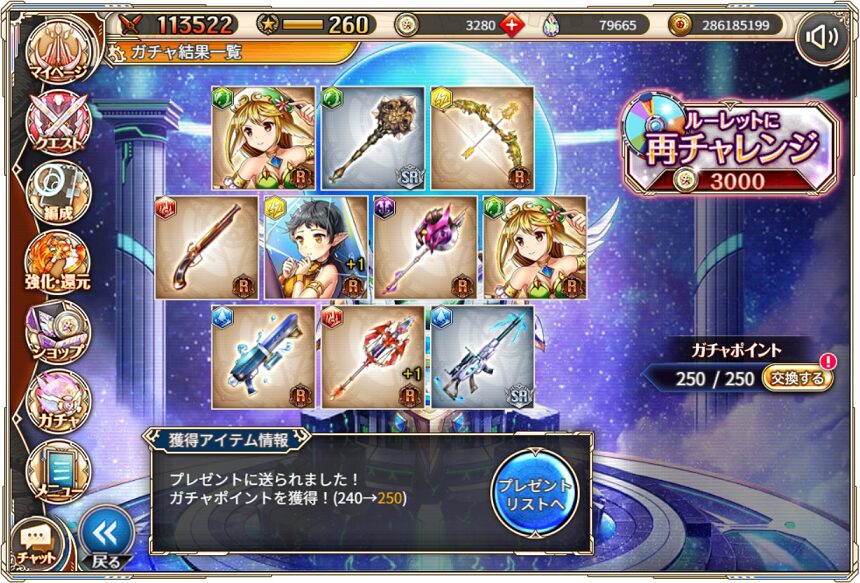Select 強化・還元 in the side menu

pos(58,262)
